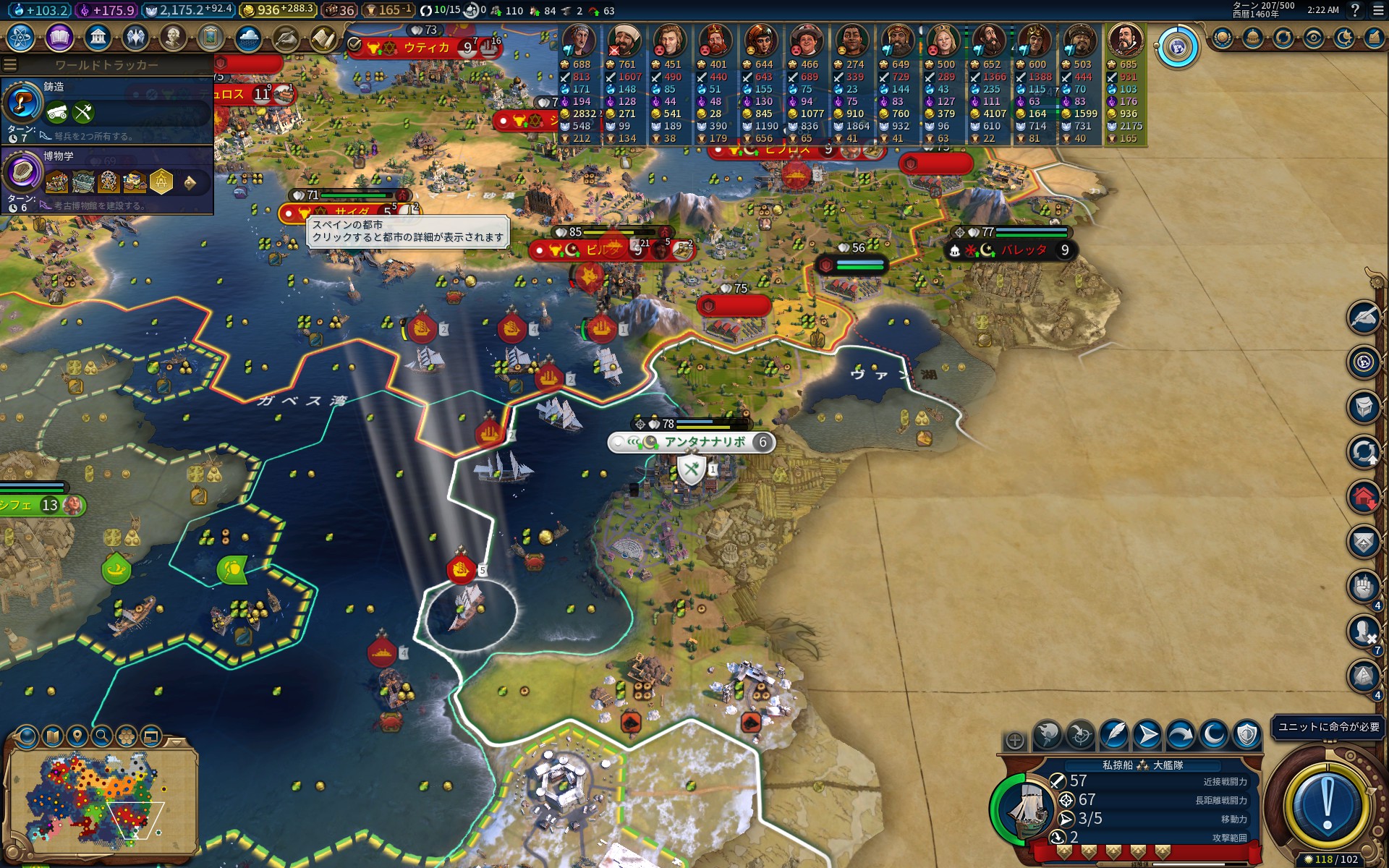This screenshot has width=1389, height=868.
Task: Activate the ranged attack crosshair command
Action: click(1081, 736)
